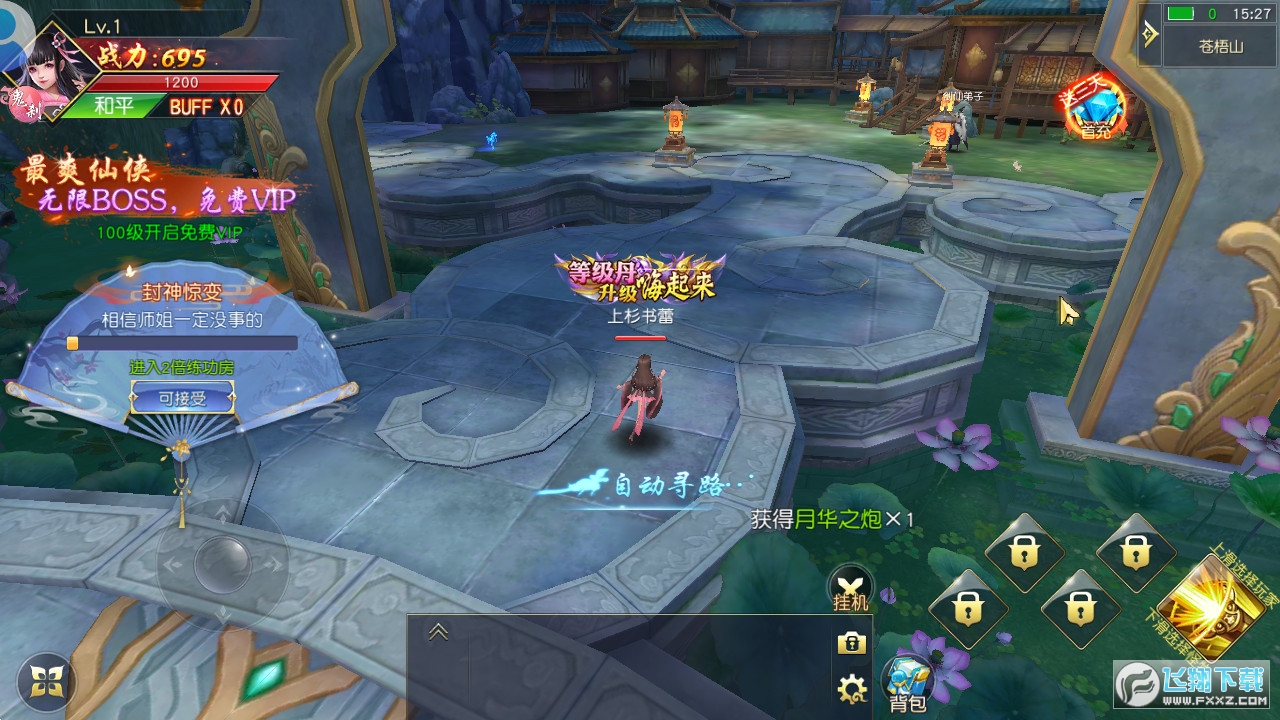Click the chat lock icon

coord(851,643)
